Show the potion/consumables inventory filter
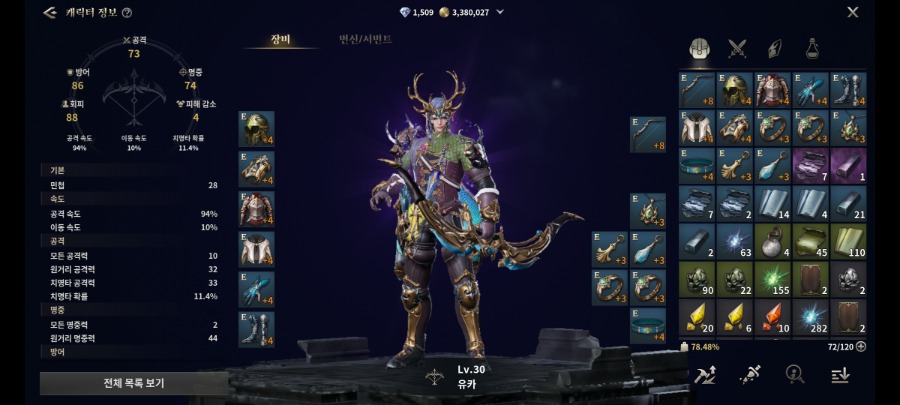 pyautogui.click(x=812, y=48)
